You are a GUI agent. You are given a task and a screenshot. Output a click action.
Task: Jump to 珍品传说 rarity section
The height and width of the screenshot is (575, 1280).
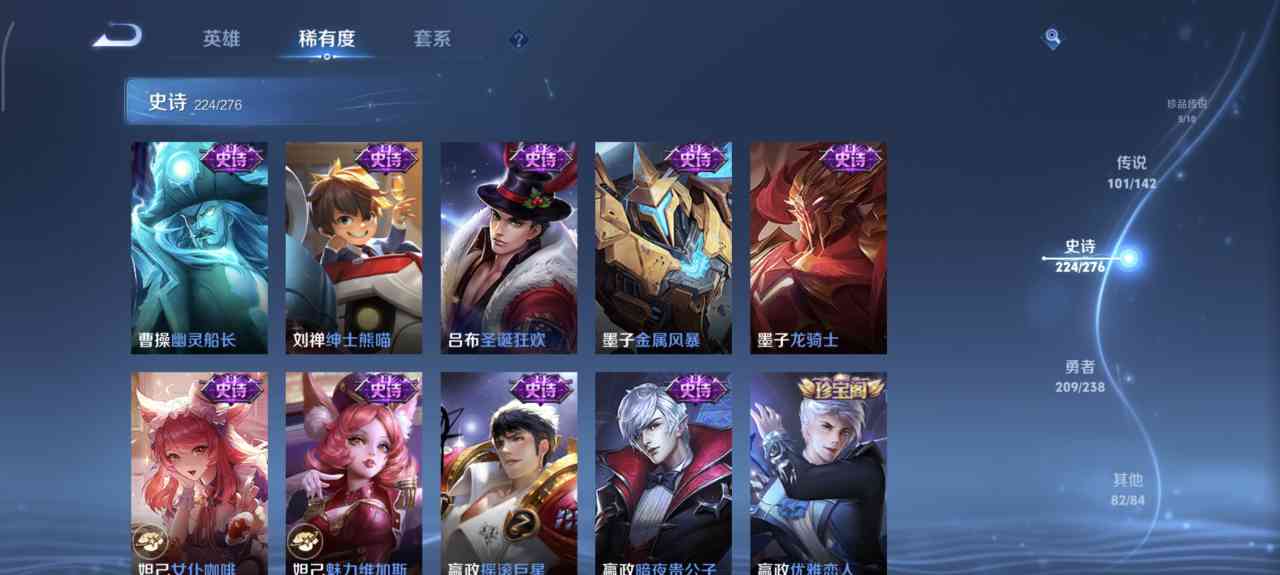click(1186, 110)
